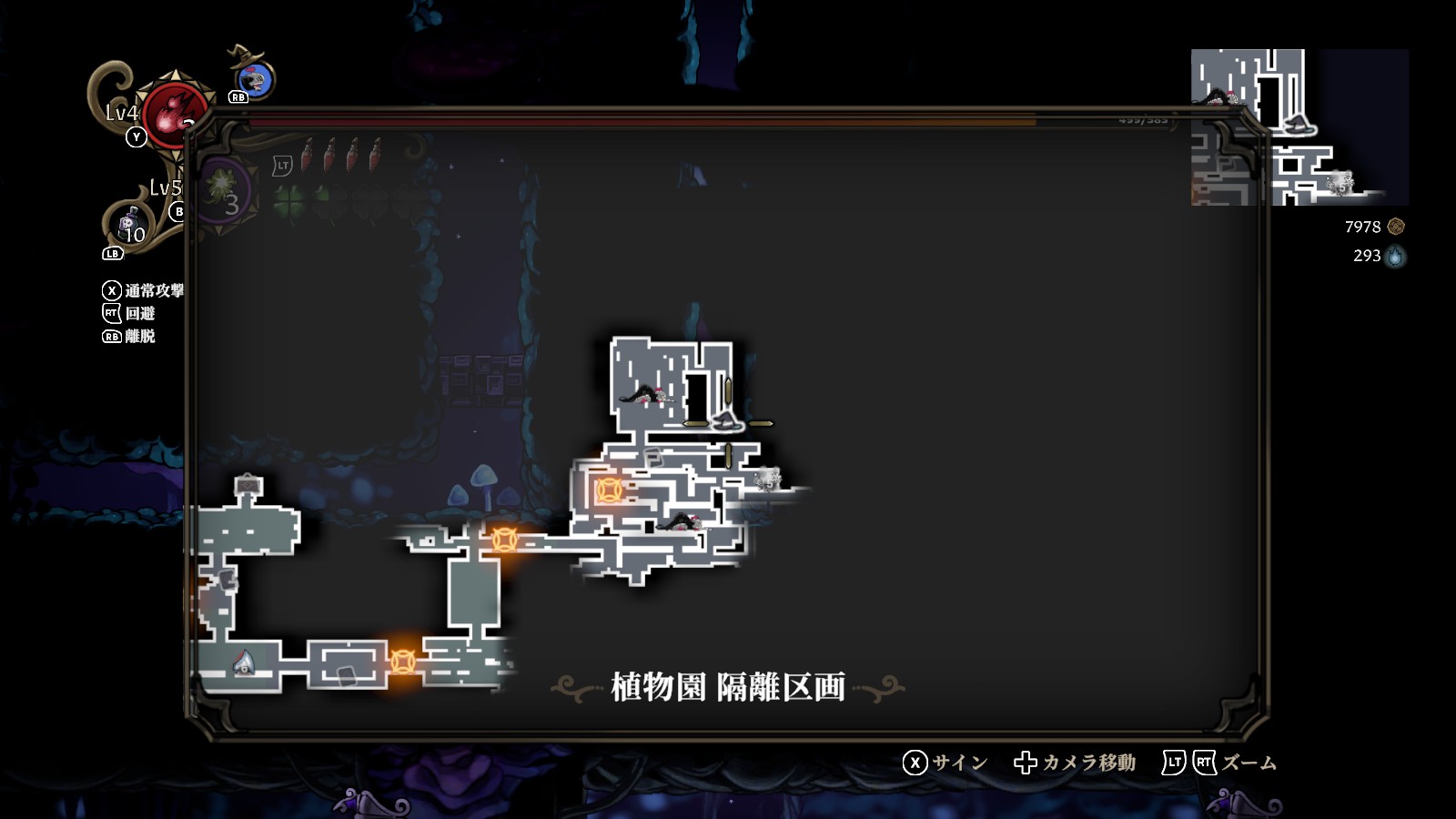The image size is (1456, 819).
Task: Select the orange marker beside the rectangular loop room
Action: [402, 661]
